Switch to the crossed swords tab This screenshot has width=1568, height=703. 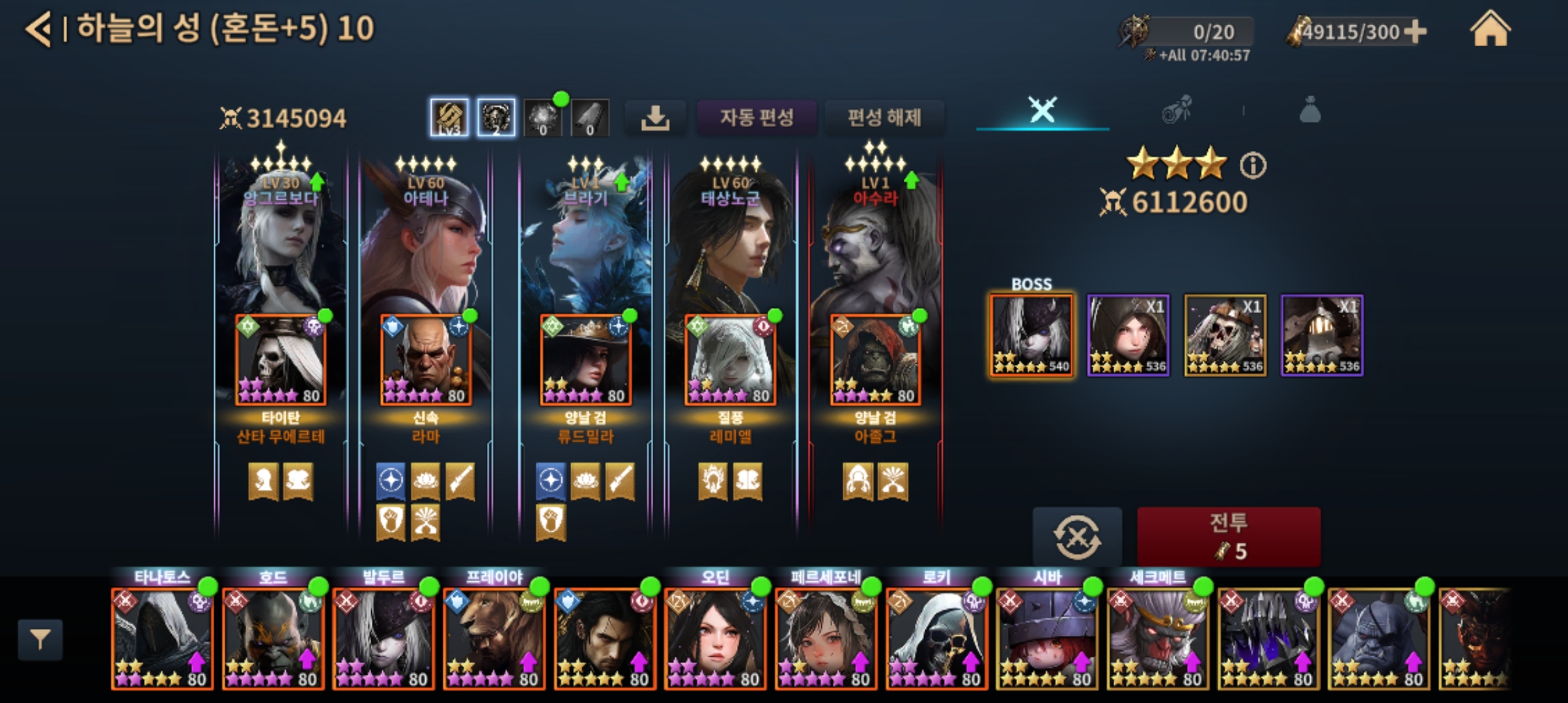tap(1042, 109)
